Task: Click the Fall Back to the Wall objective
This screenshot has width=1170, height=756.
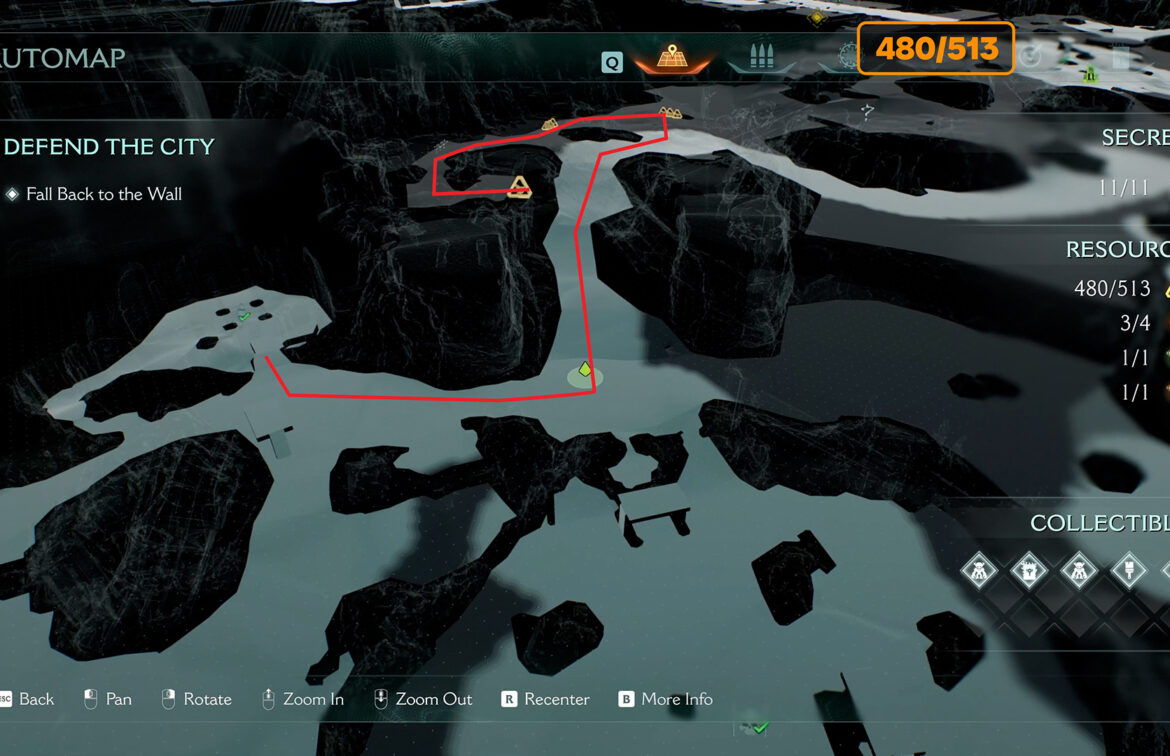Action: pos(103,194)
